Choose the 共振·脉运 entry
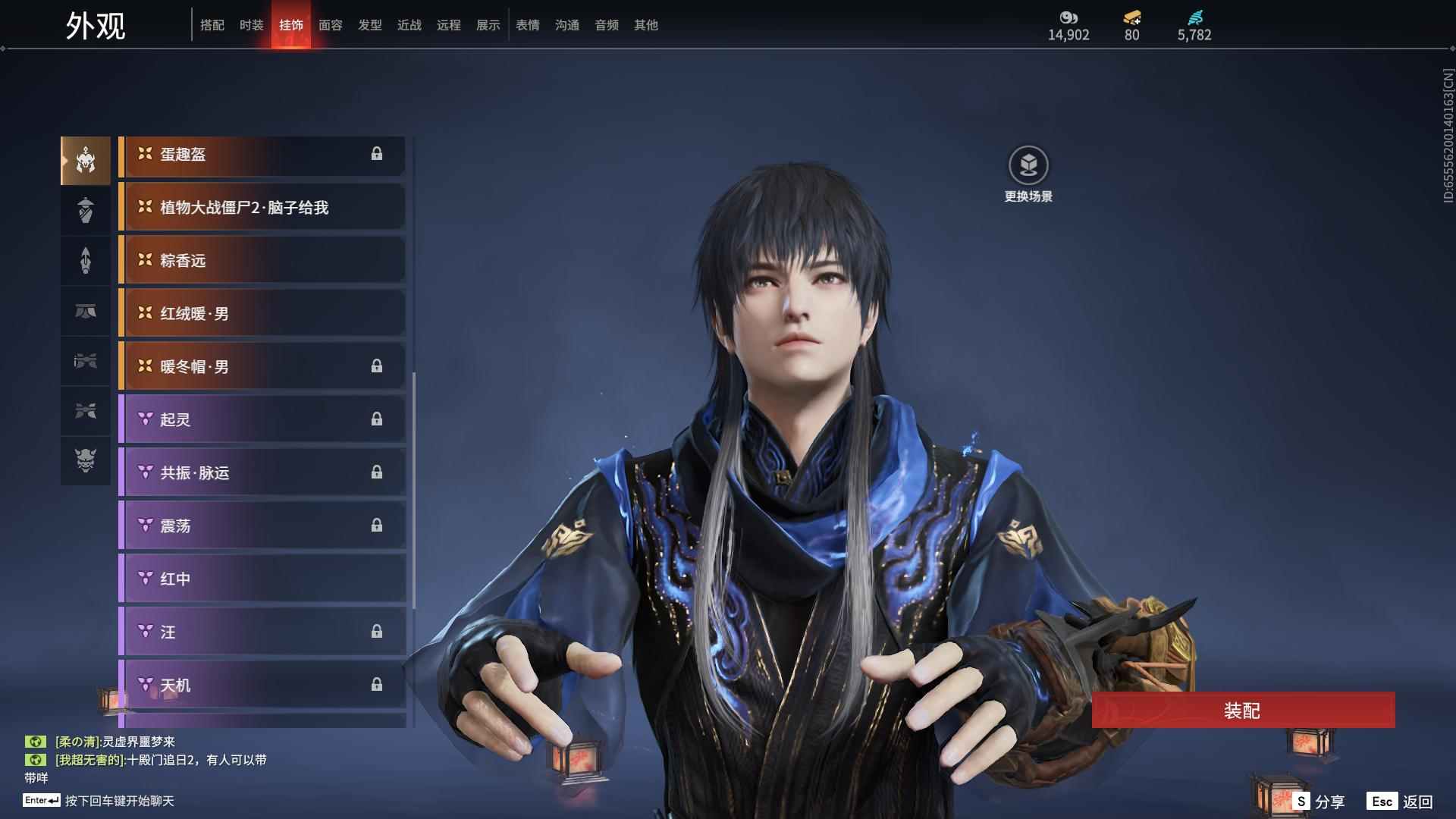This screenshot has height=819, width=1456. coord(262,473)
